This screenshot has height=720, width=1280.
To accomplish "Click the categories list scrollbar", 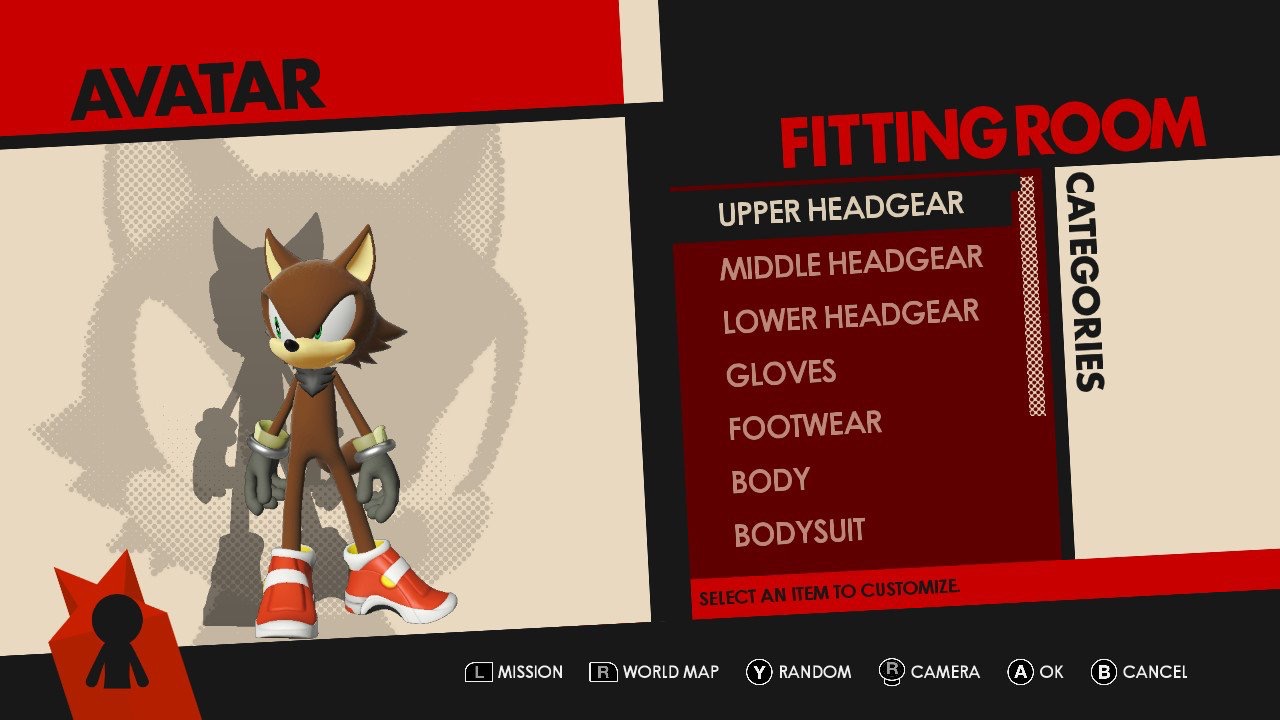I will click(1031, 297).
